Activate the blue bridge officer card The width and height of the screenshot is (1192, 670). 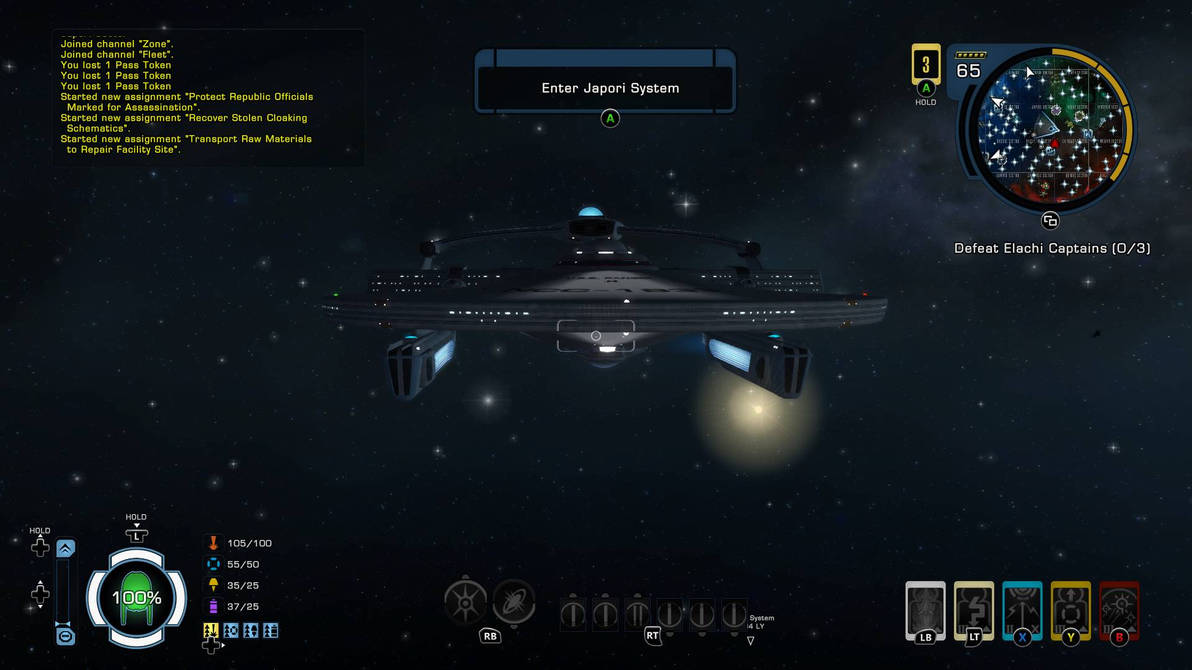(1022, 609)
